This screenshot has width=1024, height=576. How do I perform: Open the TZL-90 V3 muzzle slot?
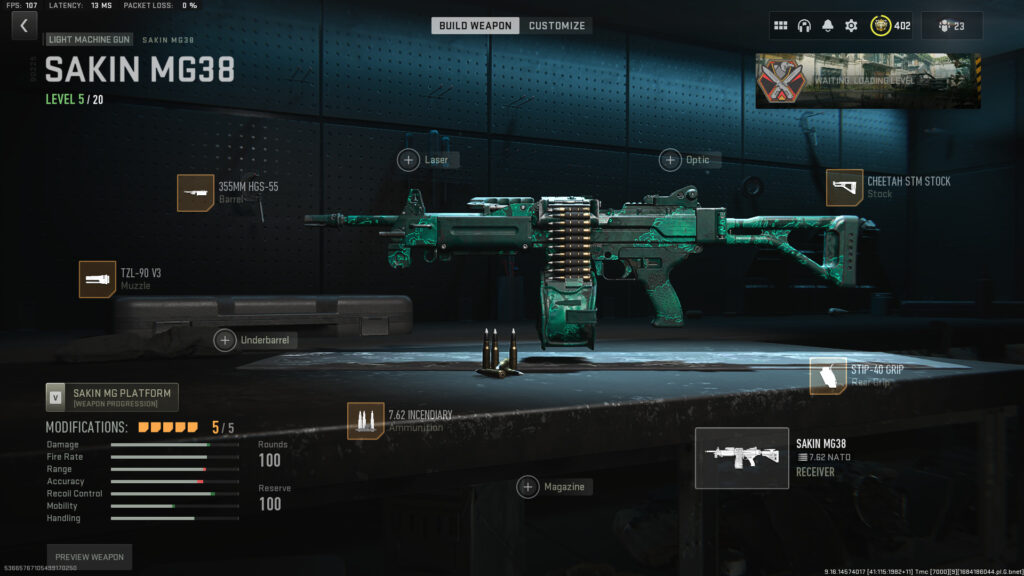coord(98,279)
